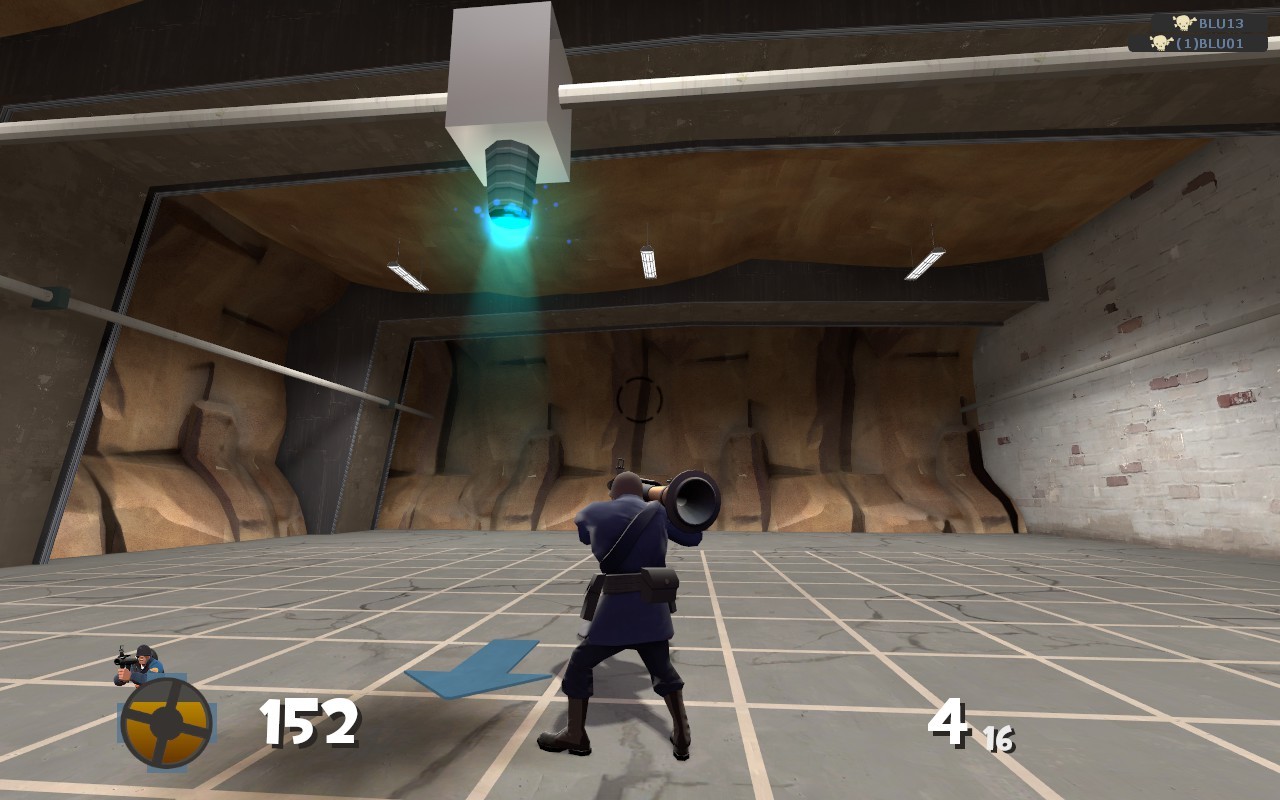
Task: Click the Team Fortress cross emblem beside health
Action: tap(160, 718)
